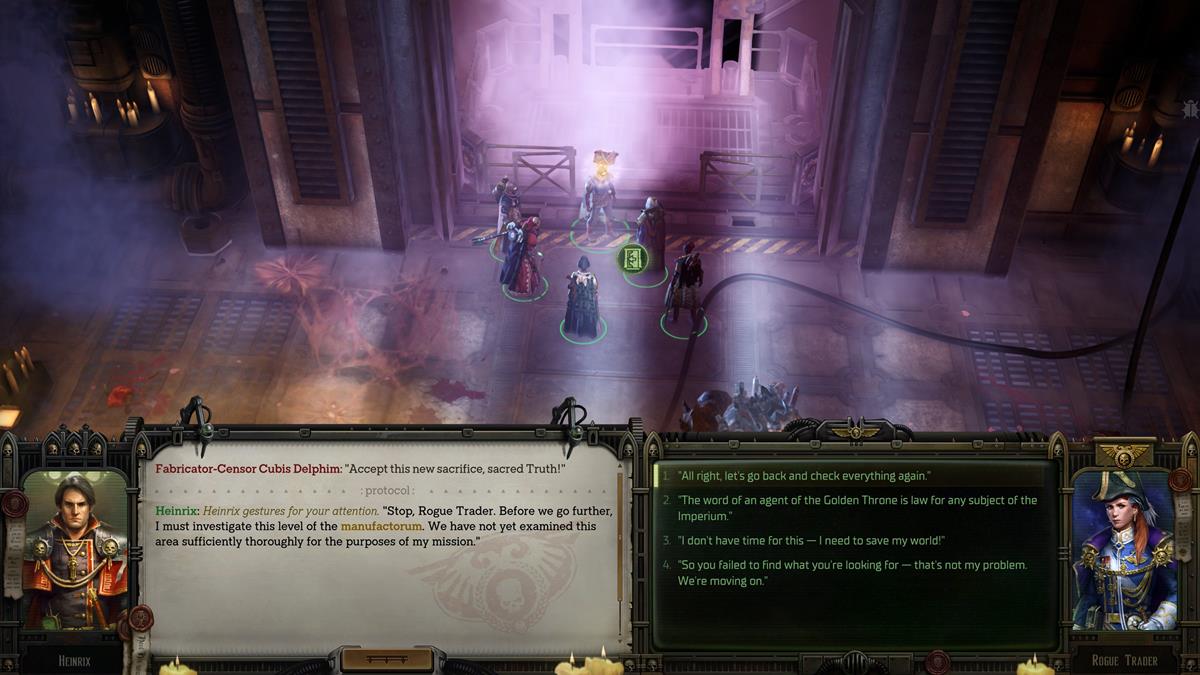Select the reply about the Golden Throne agent
The image size is (1200, 675).
[x=857, y=507]
